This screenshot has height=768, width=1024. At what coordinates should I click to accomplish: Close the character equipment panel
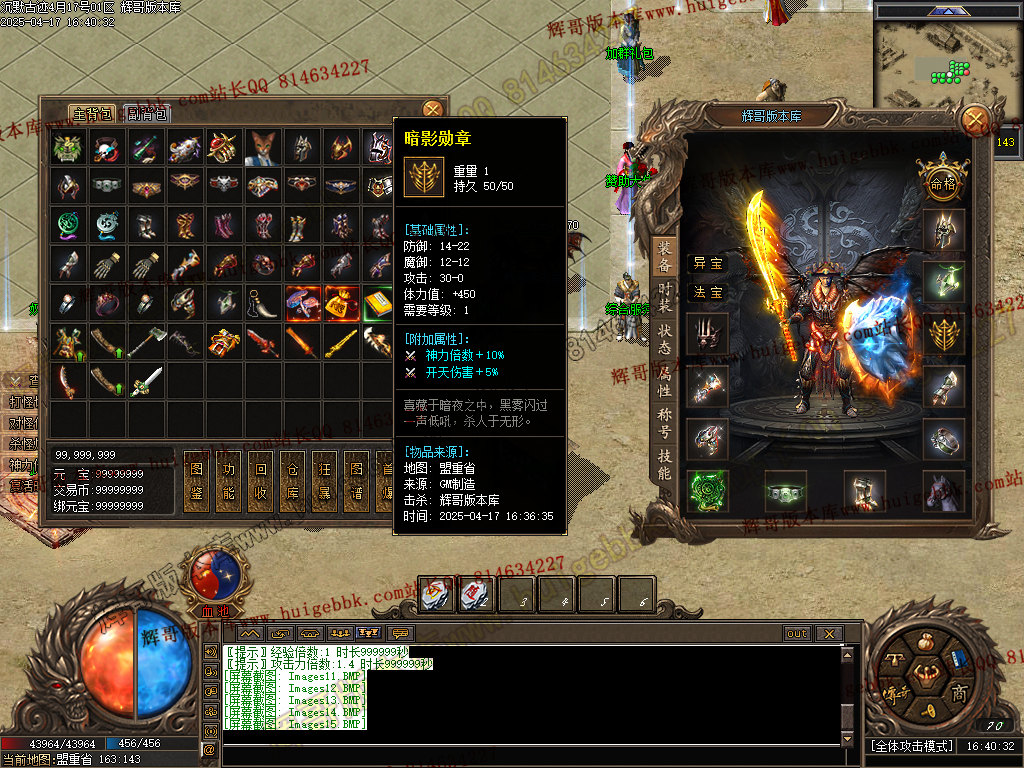coord(975,121)
